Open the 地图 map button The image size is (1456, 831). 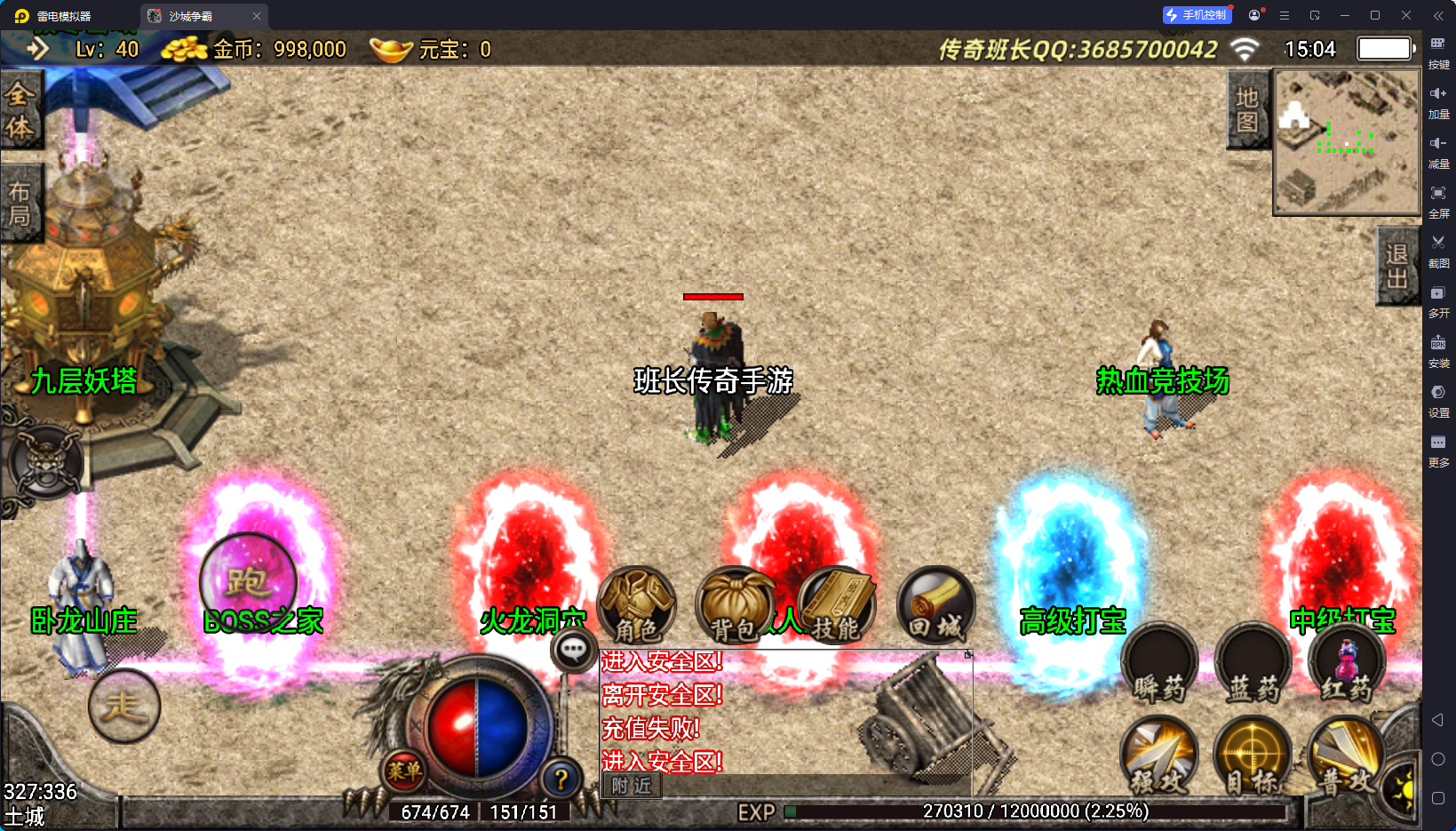click(x=1247, y=109)
